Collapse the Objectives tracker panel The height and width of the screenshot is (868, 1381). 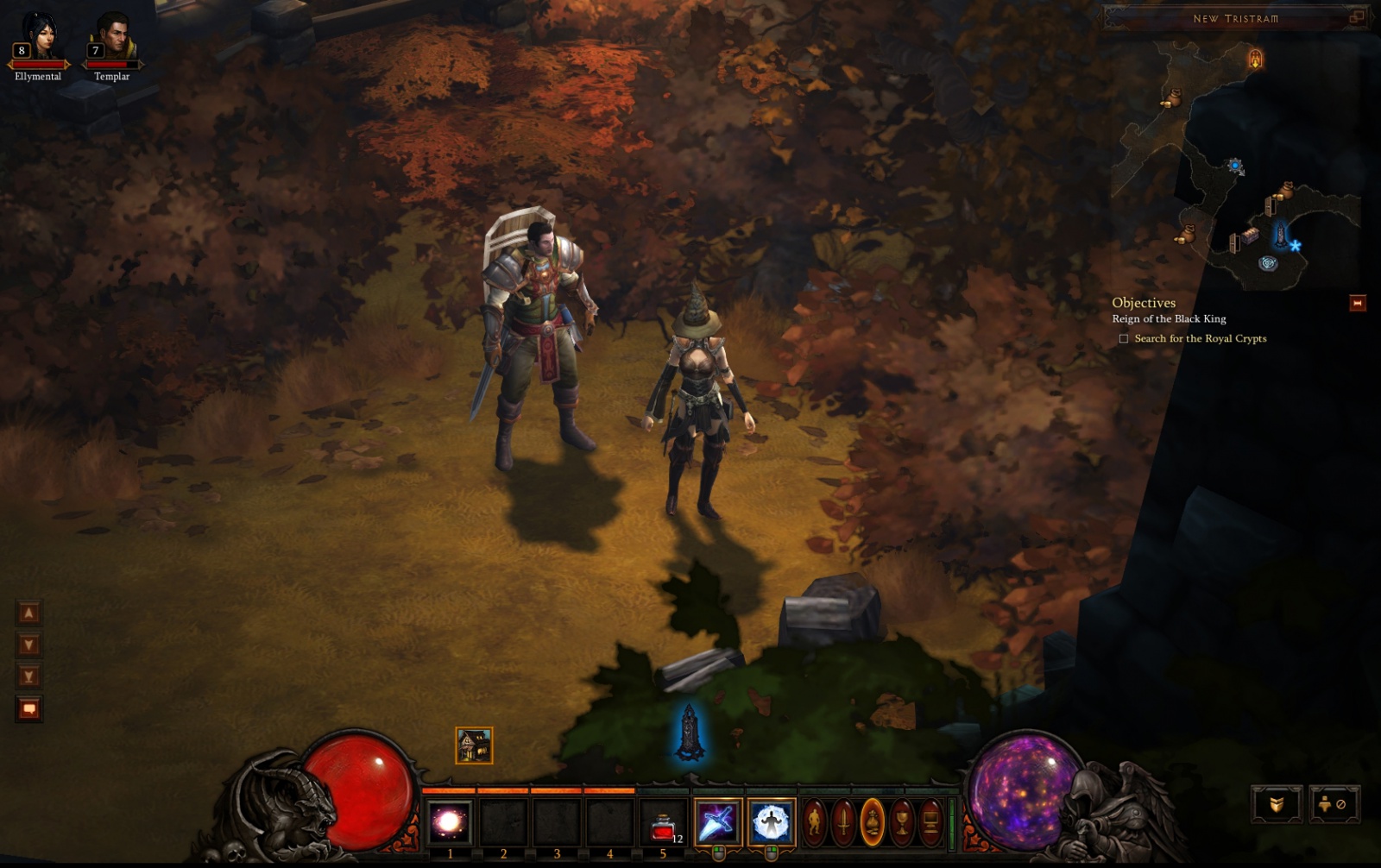(x=1357, y=303)
